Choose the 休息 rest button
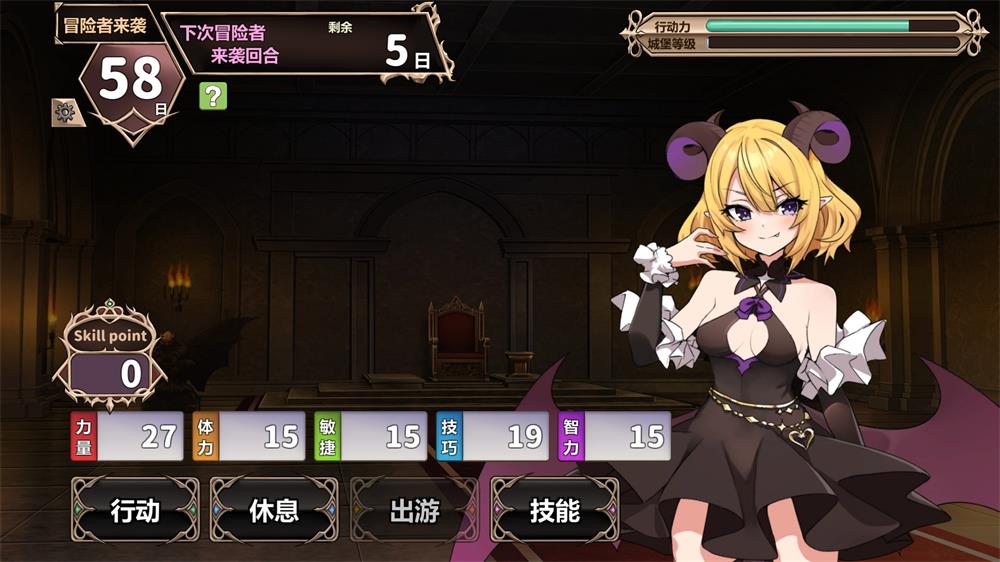 [274, 511]
